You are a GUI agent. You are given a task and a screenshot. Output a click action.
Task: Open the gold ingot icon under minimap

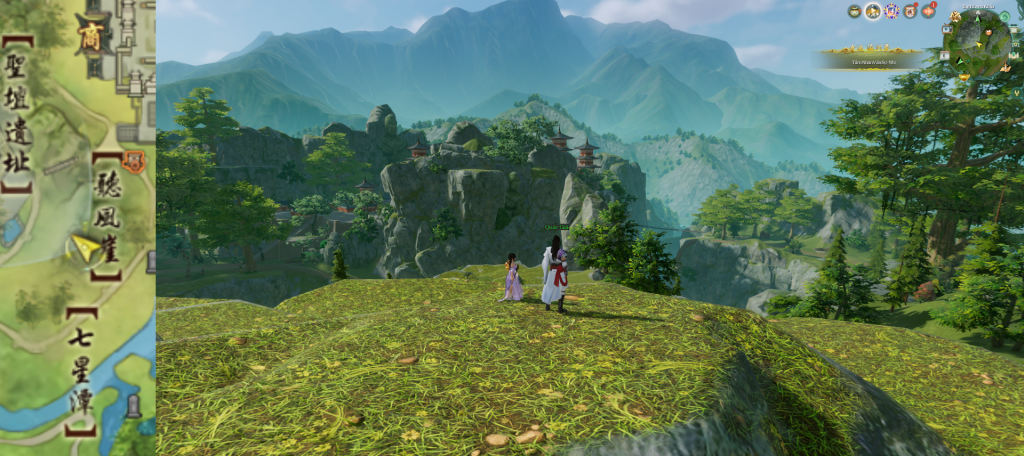coord(964,77)
